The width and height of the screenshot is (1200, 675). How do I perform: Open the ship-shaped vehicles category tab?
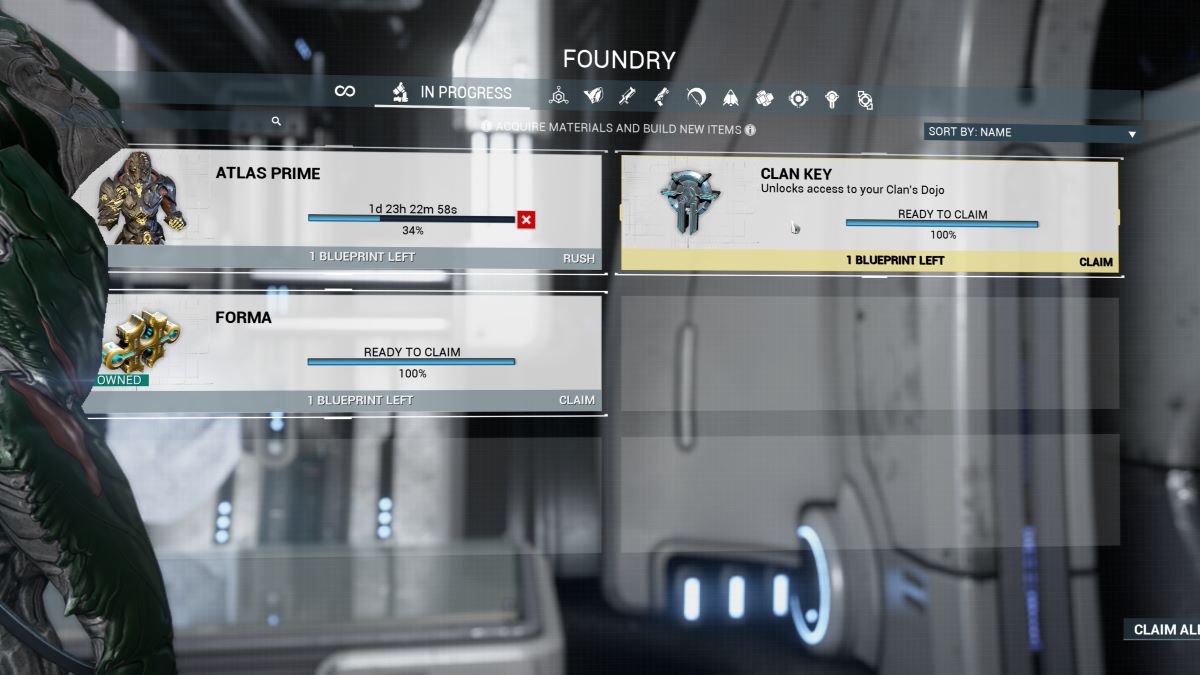pos(731,97)
